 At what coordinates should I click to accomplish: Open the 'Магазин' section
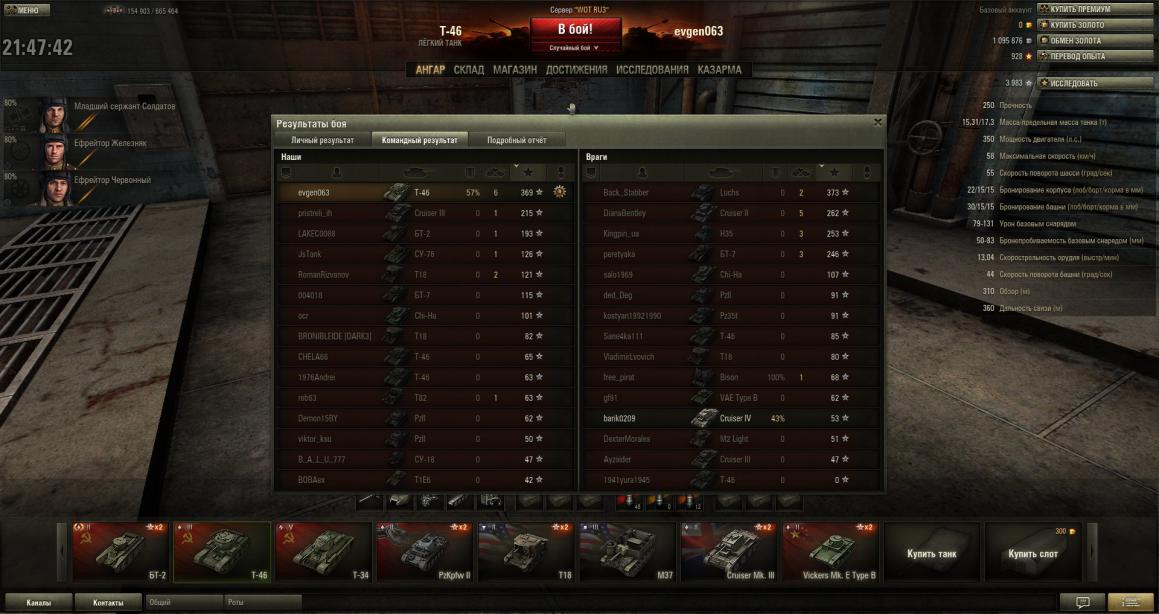point(515,70)
